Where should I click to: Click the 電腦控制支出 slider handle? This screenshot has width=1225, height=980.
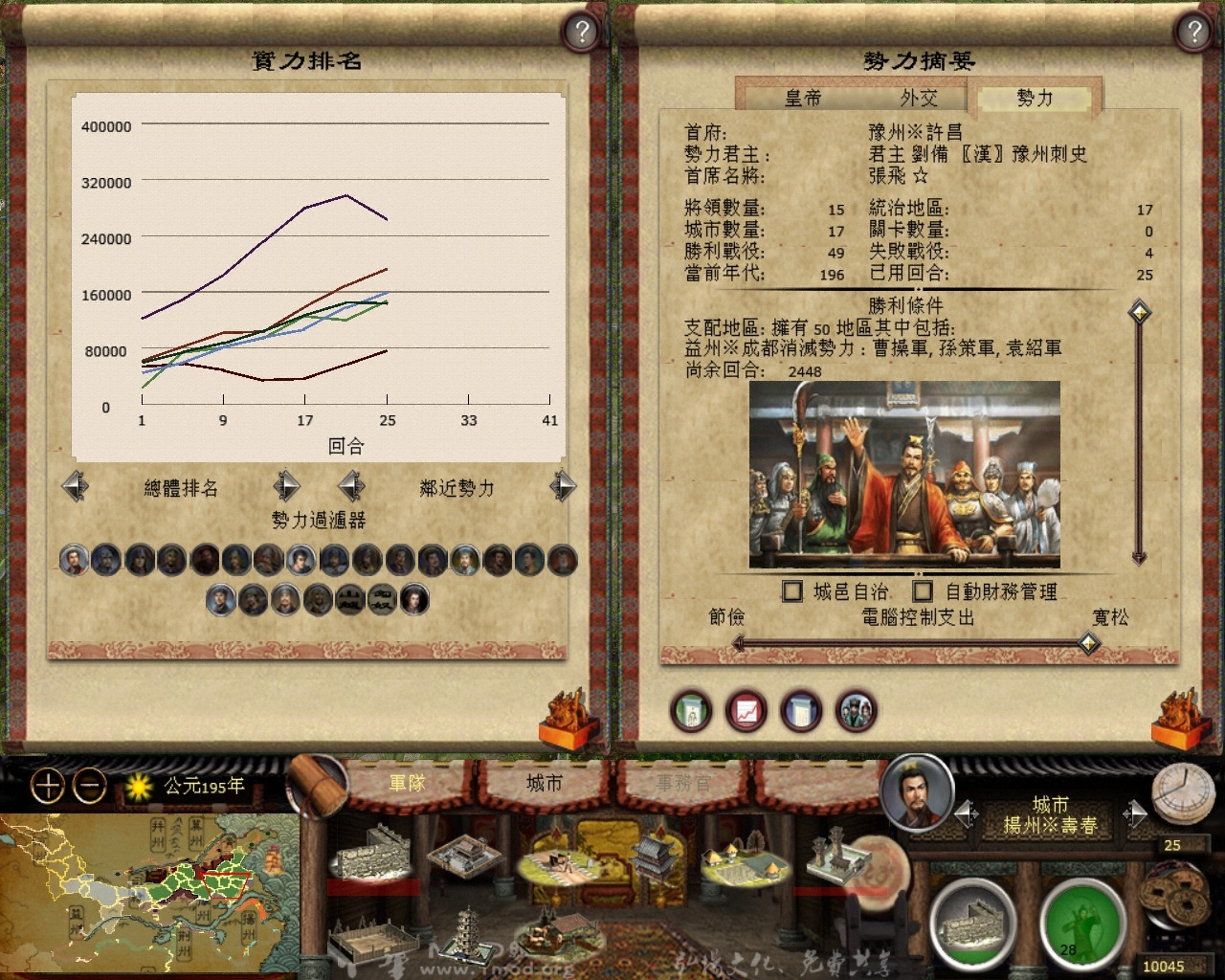1089,643
